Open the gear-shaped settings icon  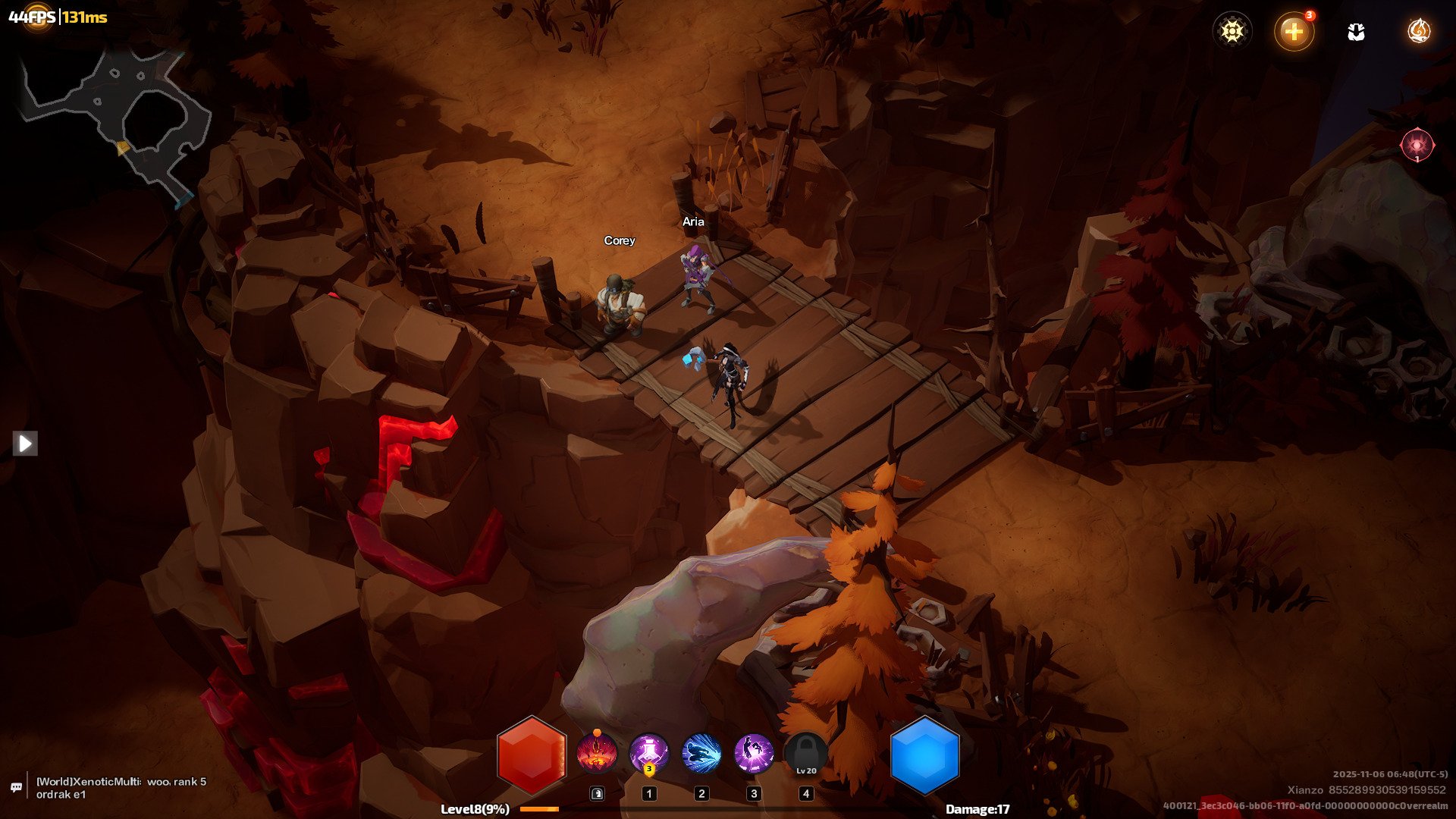tap(1232, 31)
